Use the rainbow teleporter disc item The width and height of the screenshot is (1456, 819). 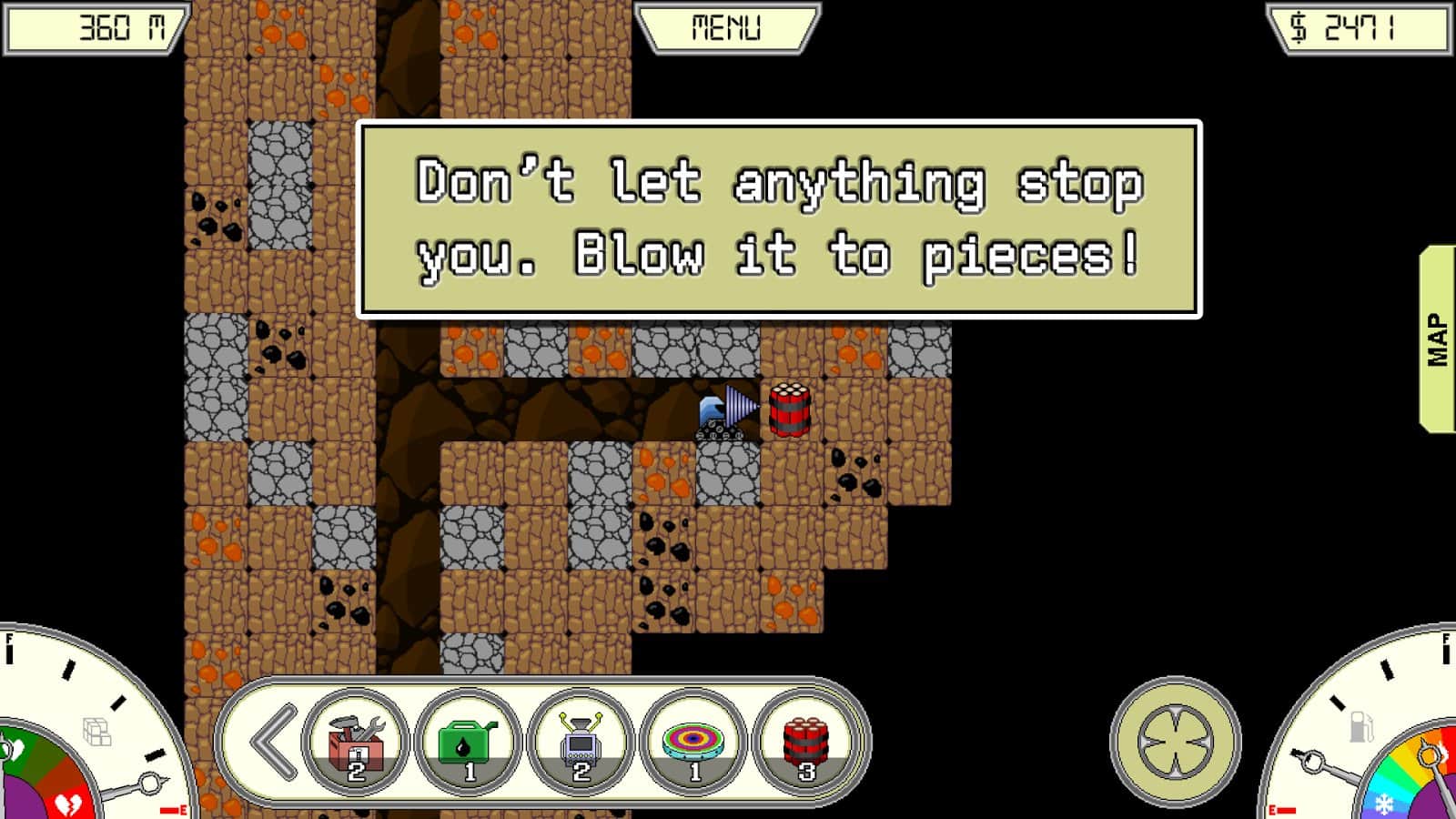694,743
